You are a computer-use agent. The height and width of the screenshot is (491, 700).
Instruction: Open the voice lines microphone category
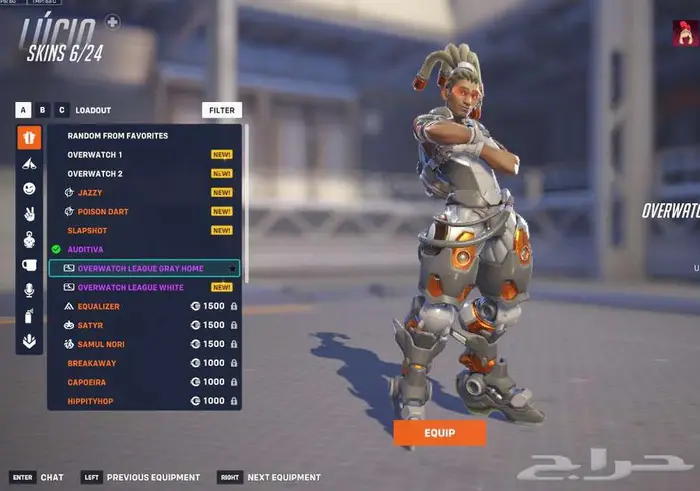pos(29,290)
